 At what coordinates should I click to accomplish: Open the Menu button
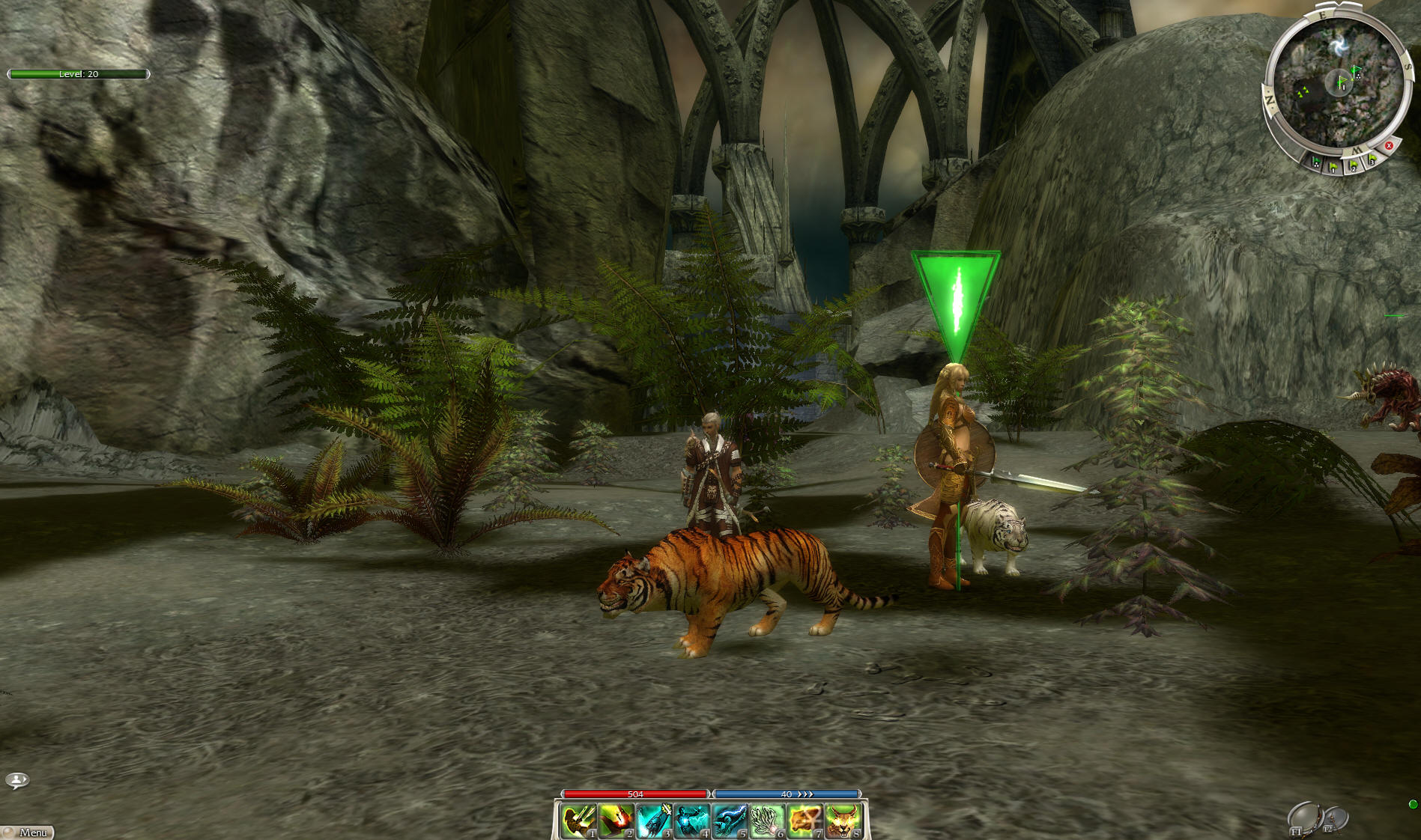click(x=28, y=832)
